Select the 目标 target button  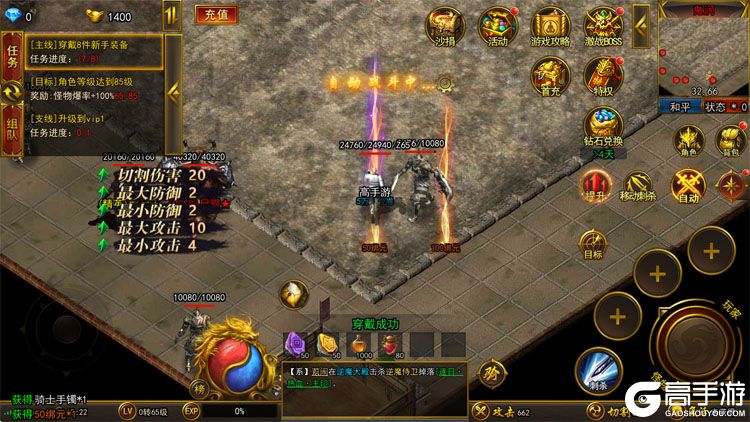(x=593, y=245)
